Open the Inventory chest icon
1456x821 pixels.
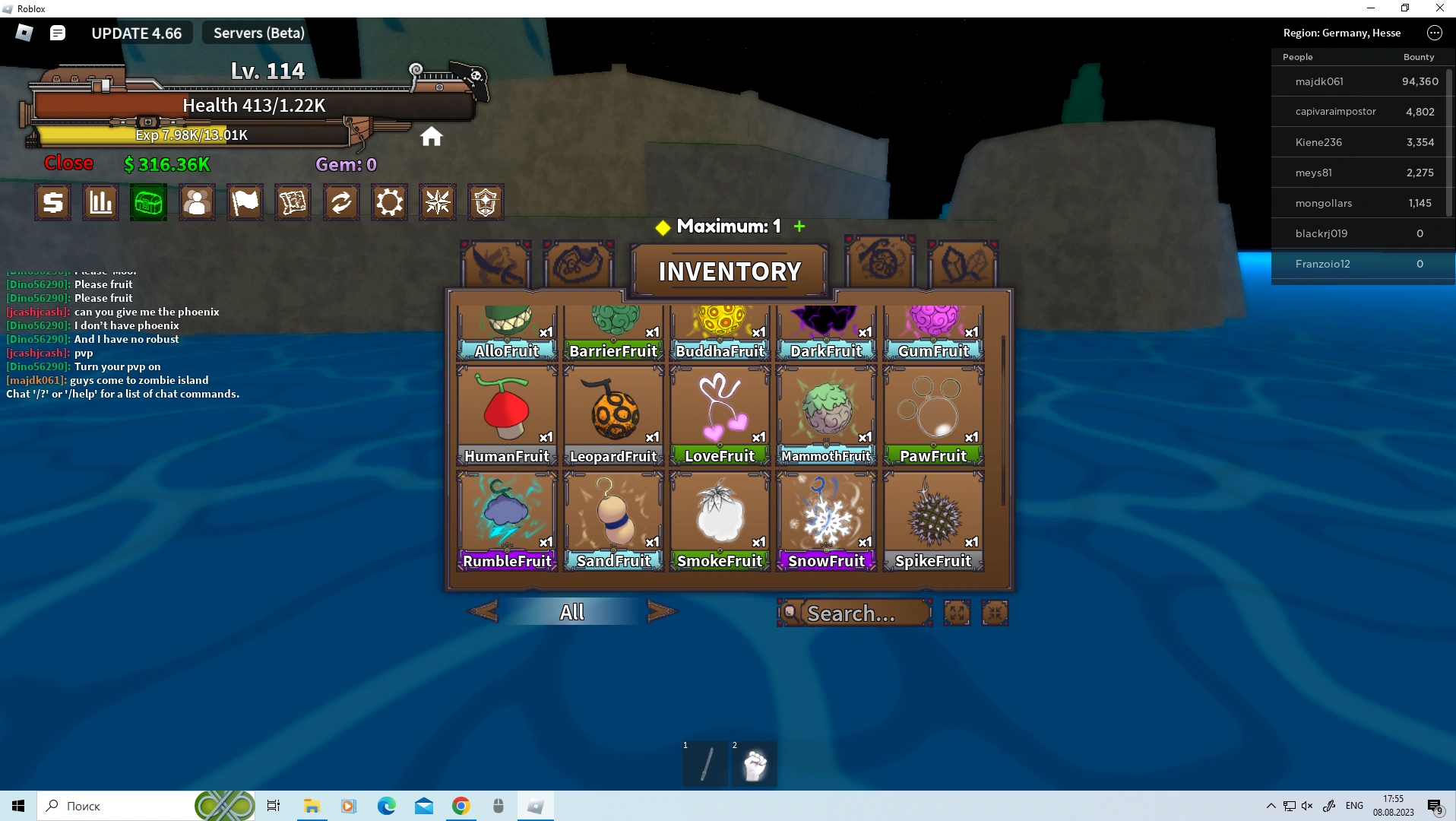coord(147,202)
